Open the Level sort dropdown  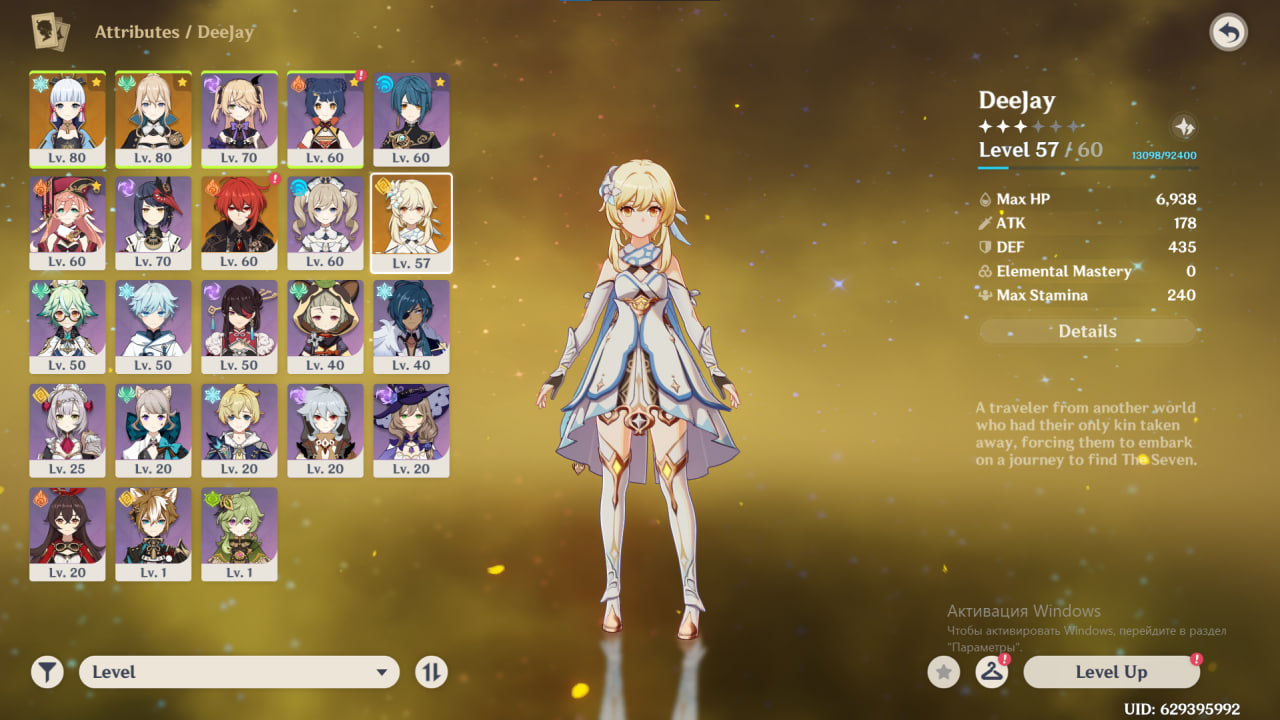click(239, 672)
